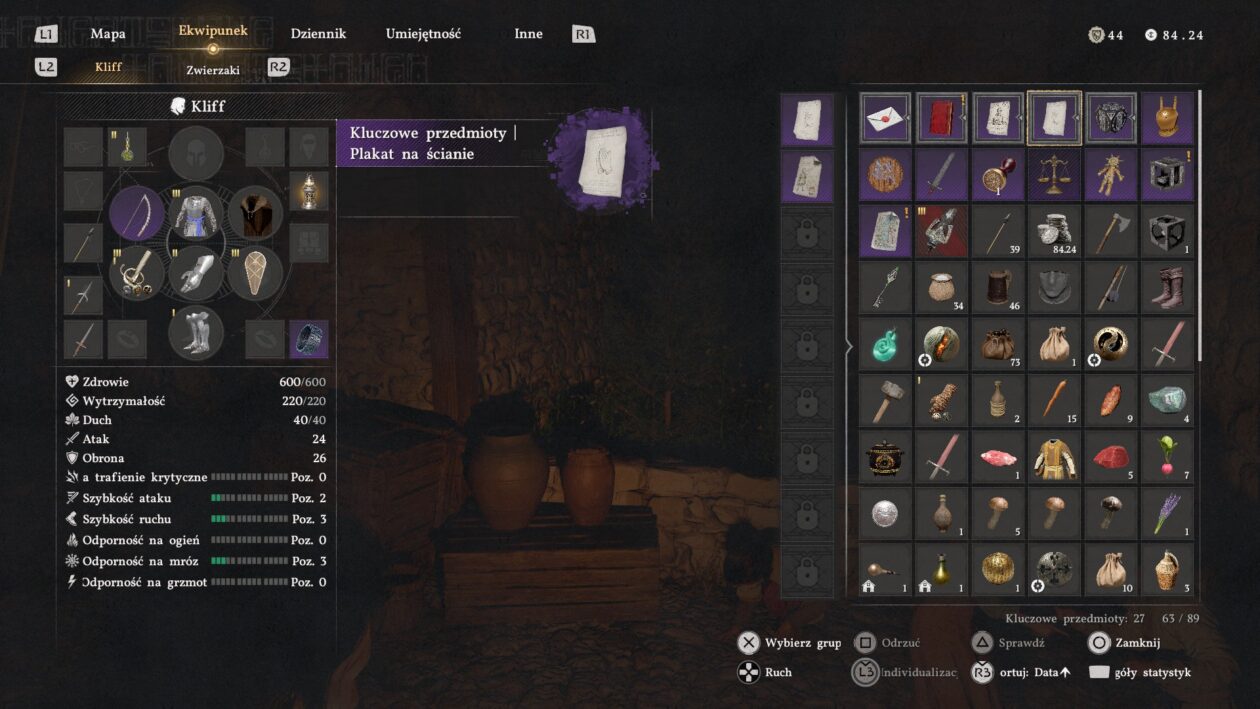Select the lavender sprig item
This screenshot has height=709, width=1260.
pos(1167,513)
